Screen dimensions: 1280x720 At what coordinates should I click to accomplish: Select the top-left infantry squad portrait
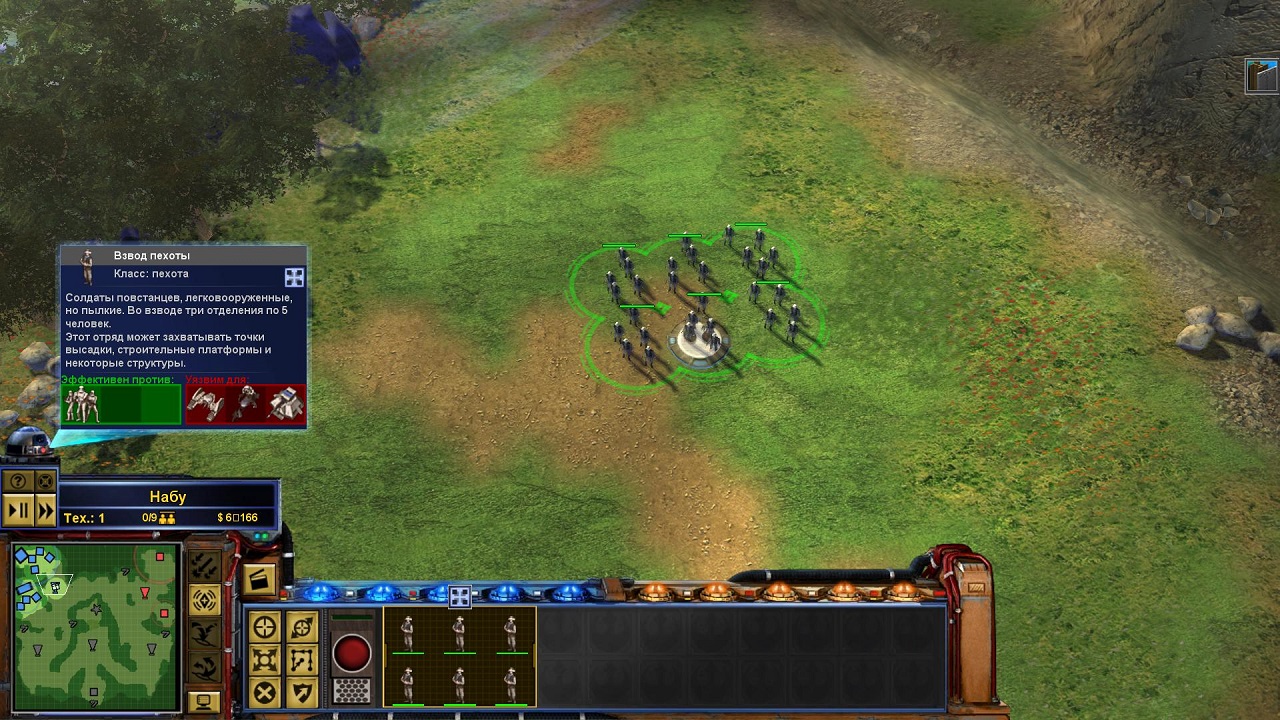408,633
